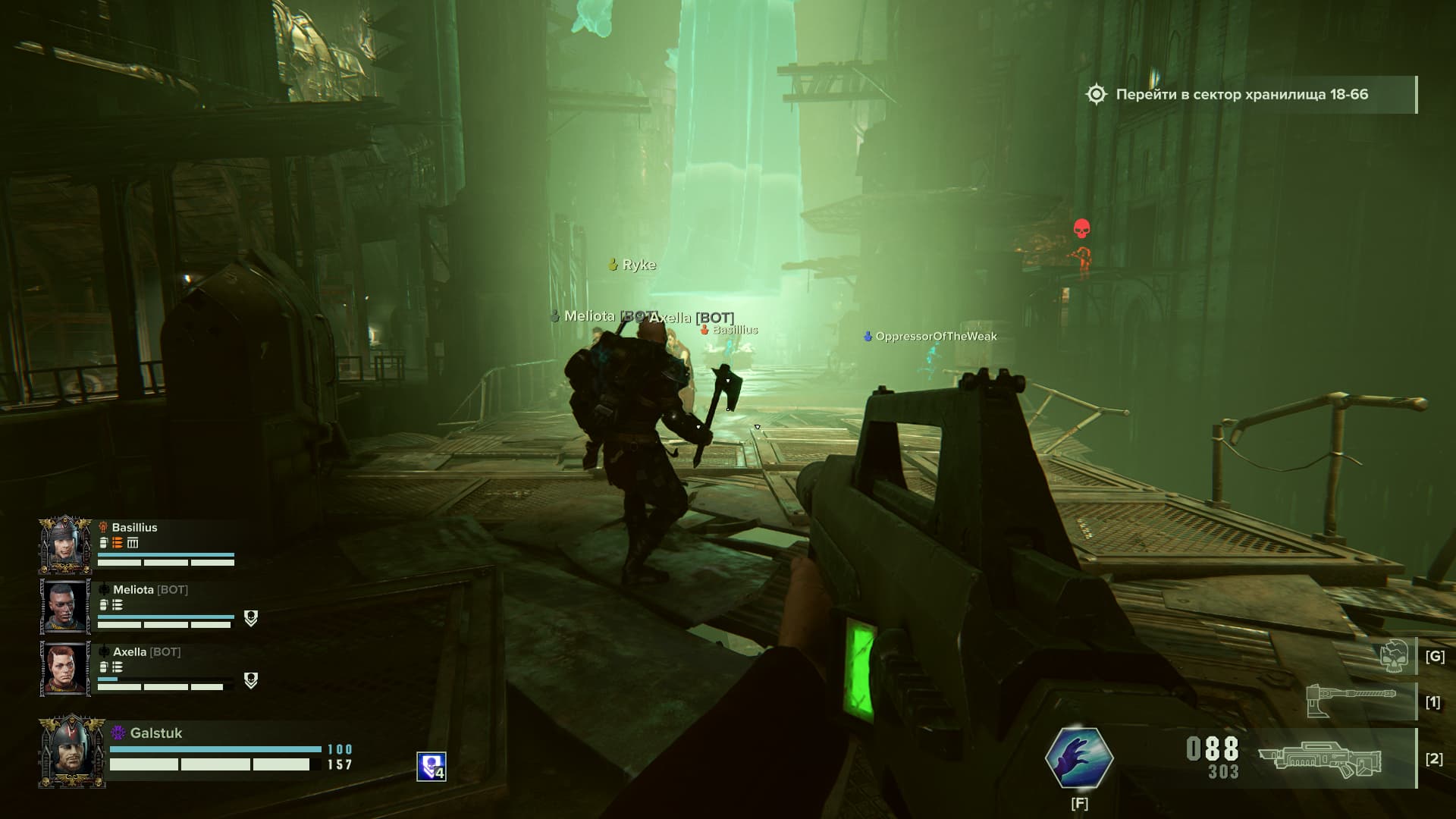Screen dimensions: 1456x819
Task: Select the lasgun ranged weapon slot
Action: [x=1320, y=758]
